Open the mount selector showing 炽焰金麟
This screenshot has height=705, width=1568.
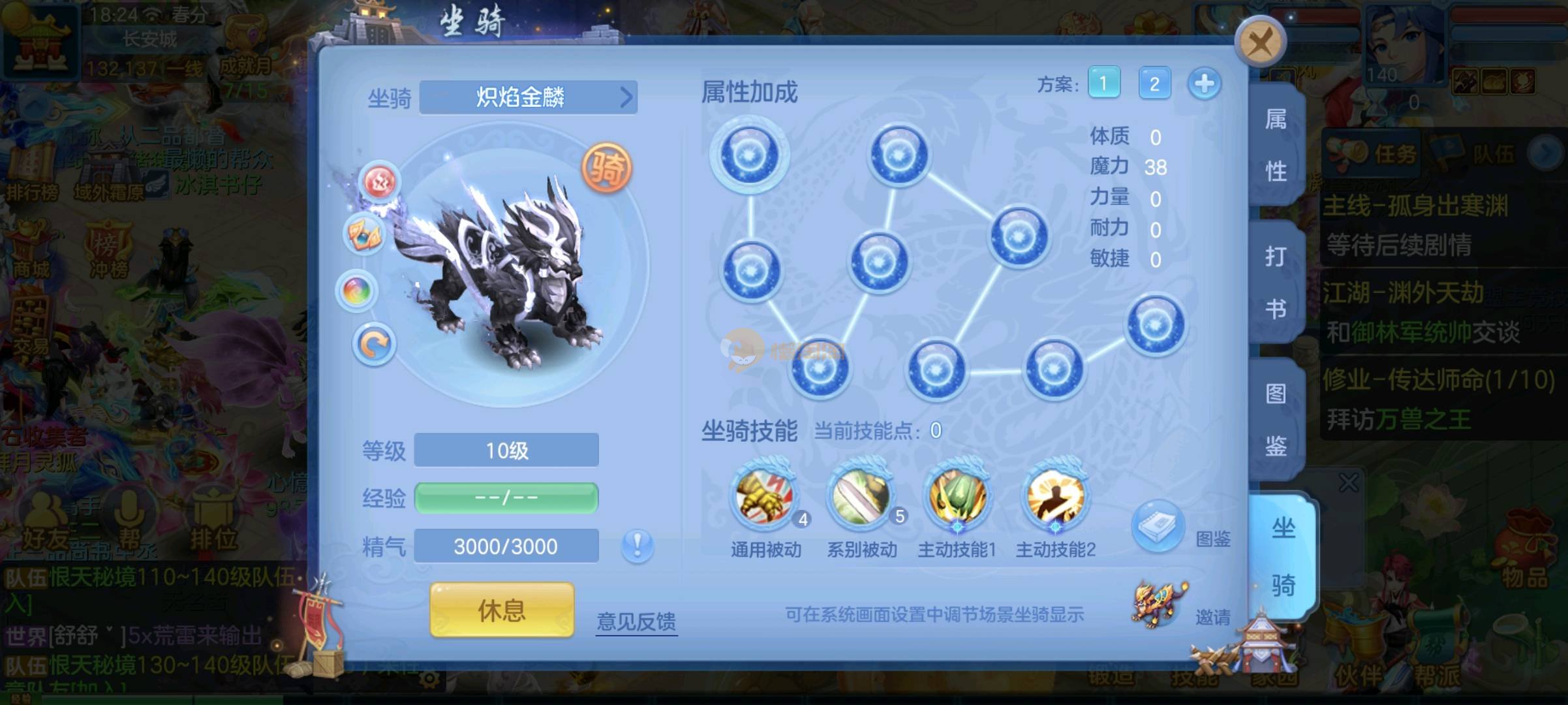(528, 98)
